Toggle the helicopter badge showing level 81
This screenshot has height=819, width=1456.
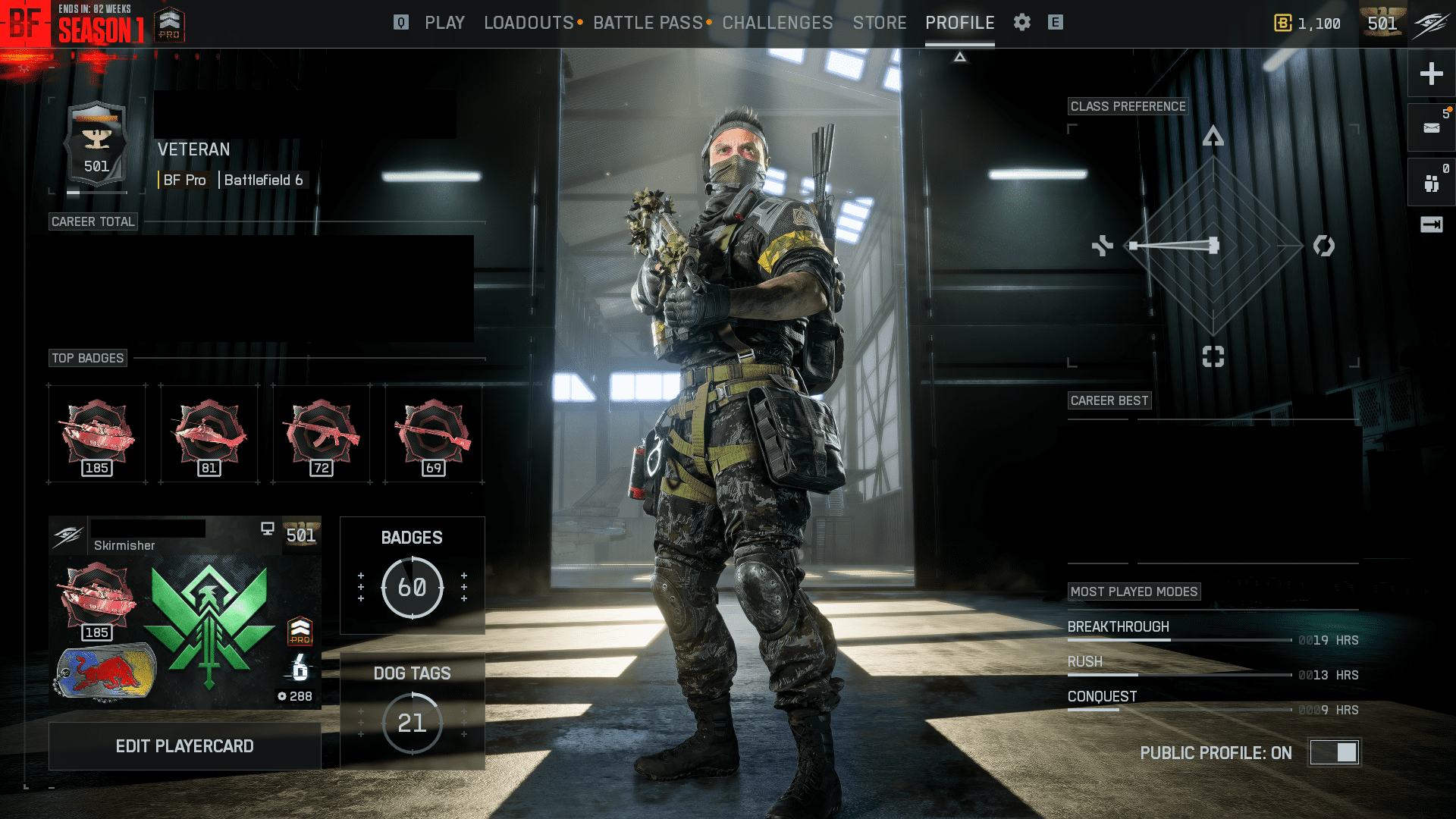pyautogui.click(x=209, y=432)
